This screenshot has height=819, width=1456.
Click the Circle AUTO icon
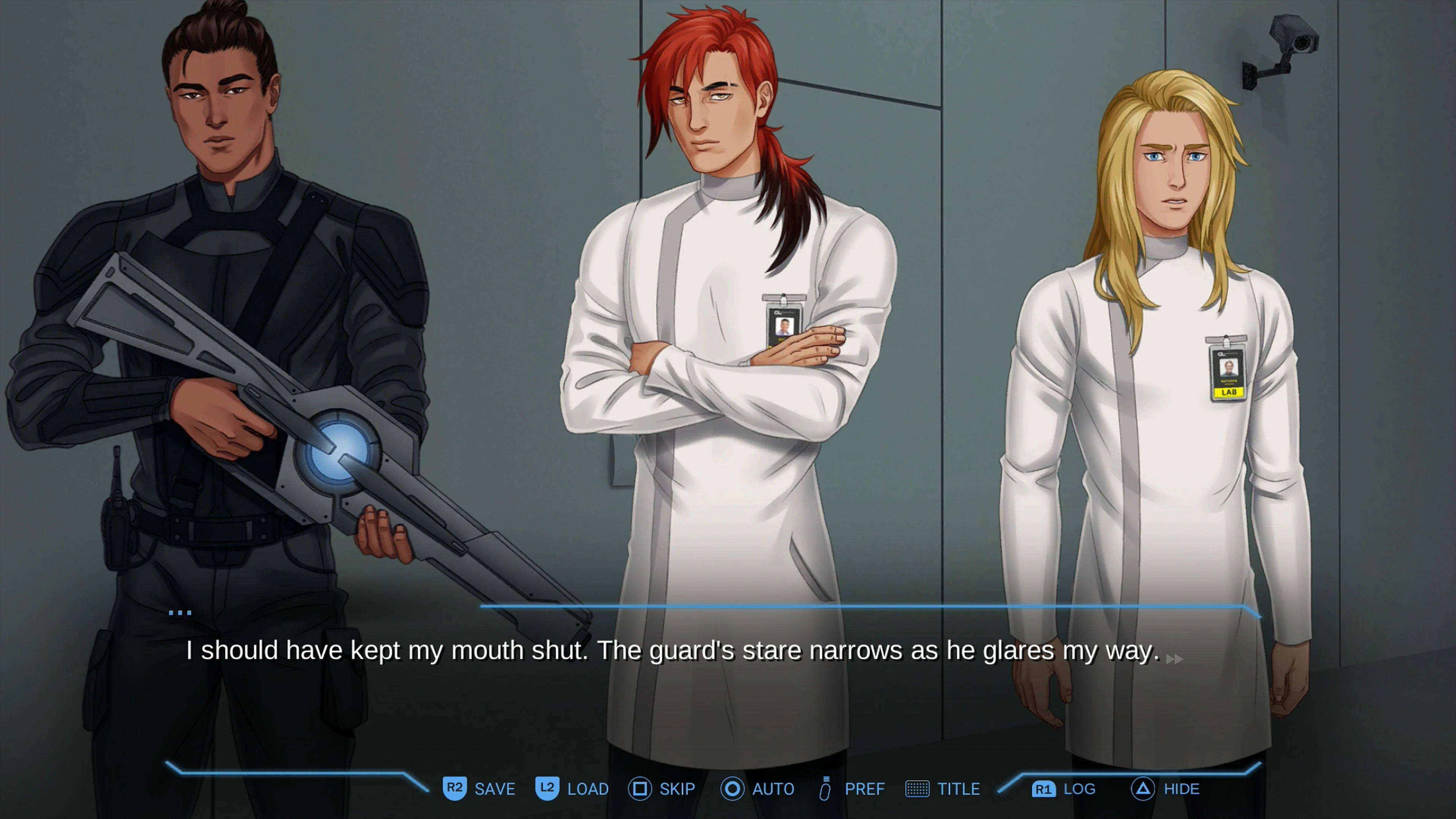733,789
